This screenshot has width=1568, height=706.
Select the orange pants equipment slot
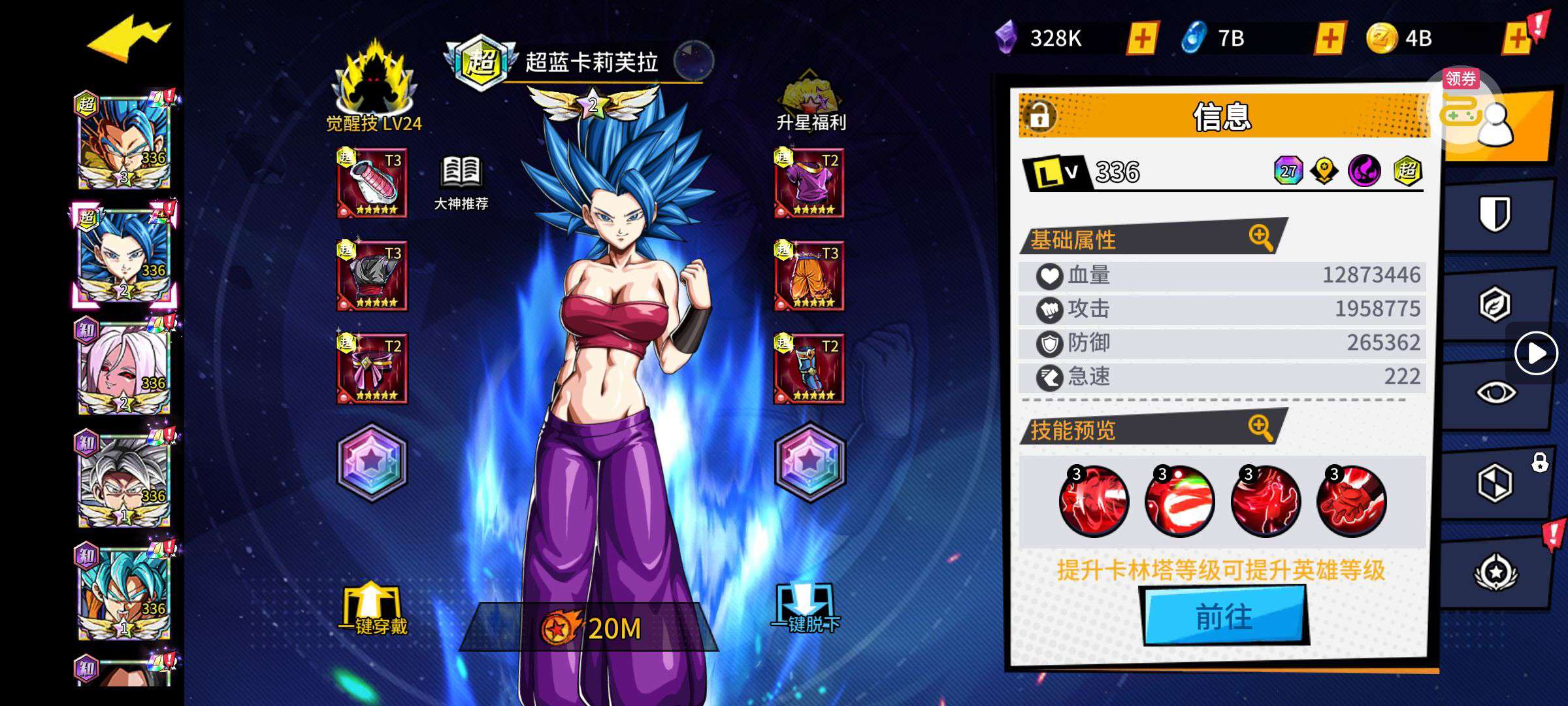809,277
